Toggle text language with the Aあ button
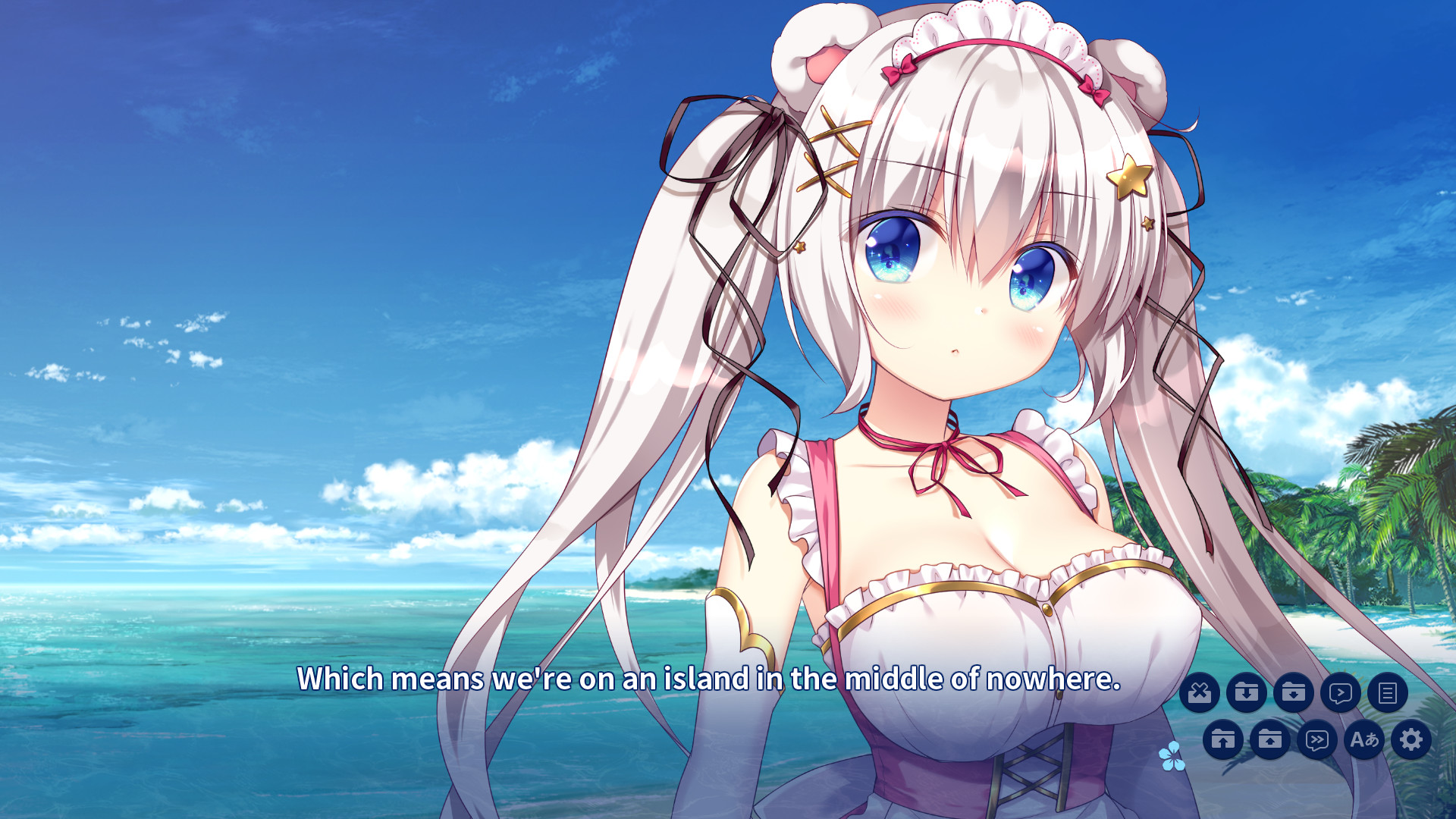Image resolution: width=1456 pixels, height=819 pixels. (x=1363, y=741)
